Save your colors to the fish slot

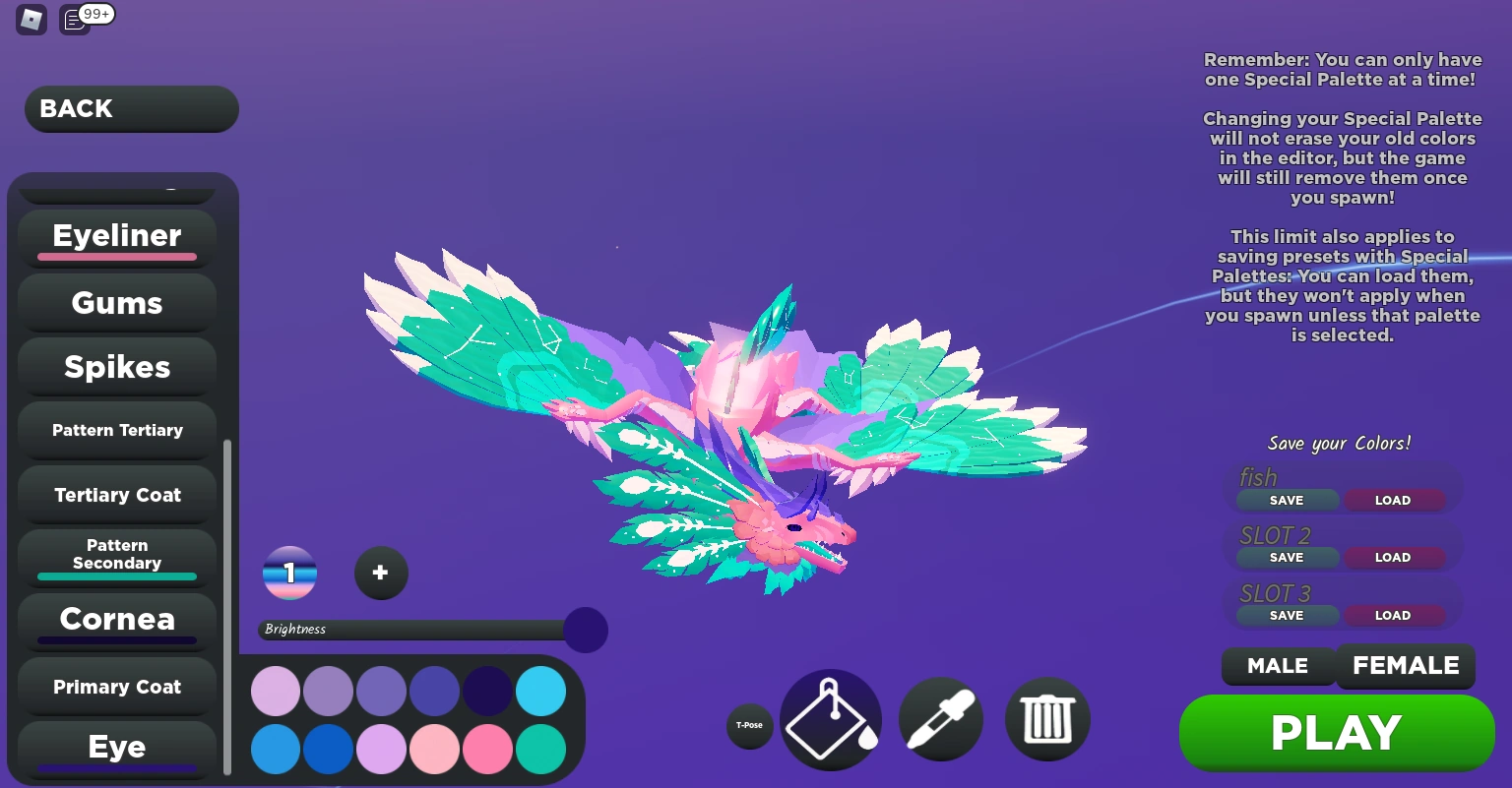pos(1287,500)
